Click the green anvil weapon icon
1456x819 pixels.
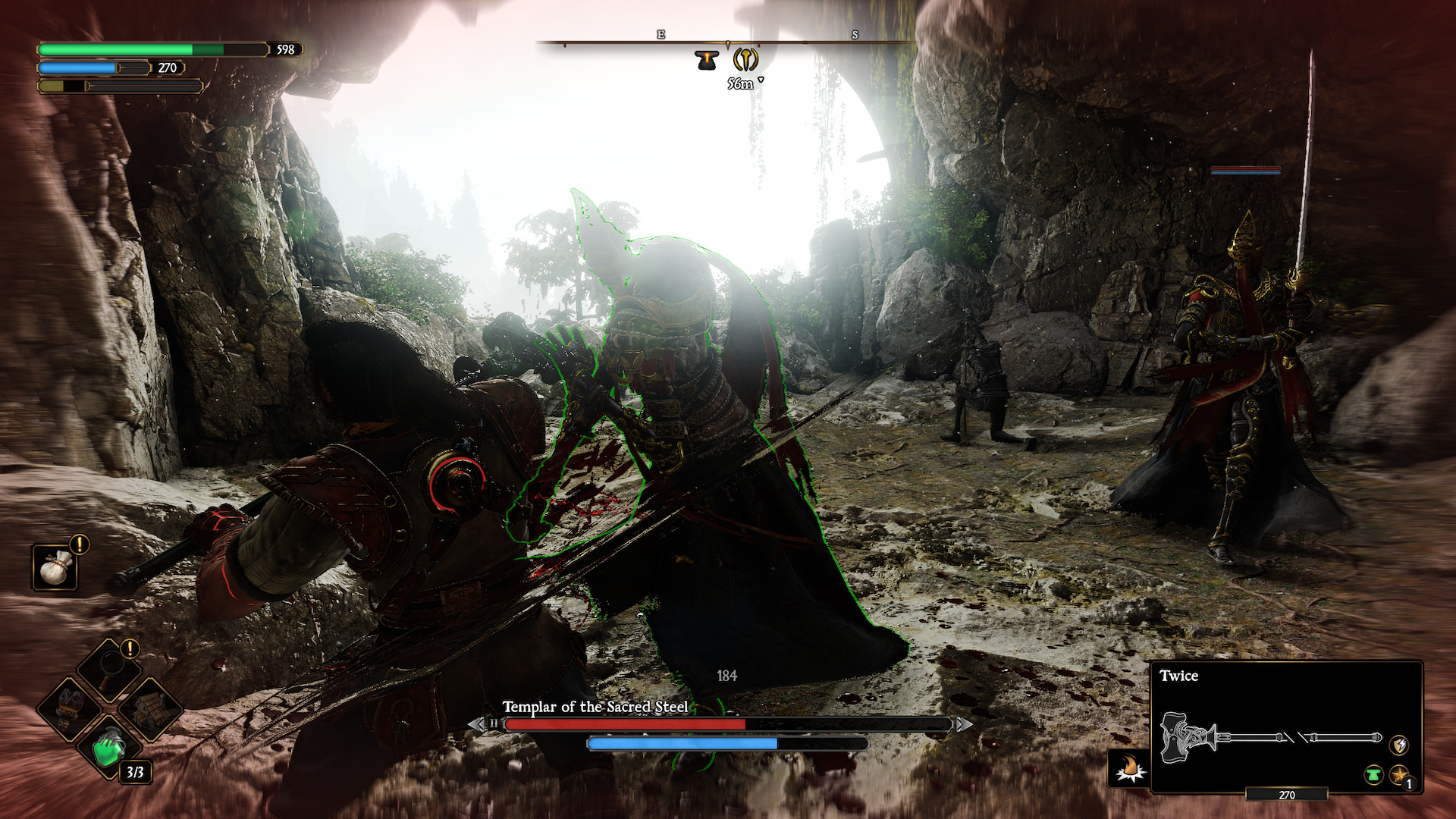click(1373, 775)
